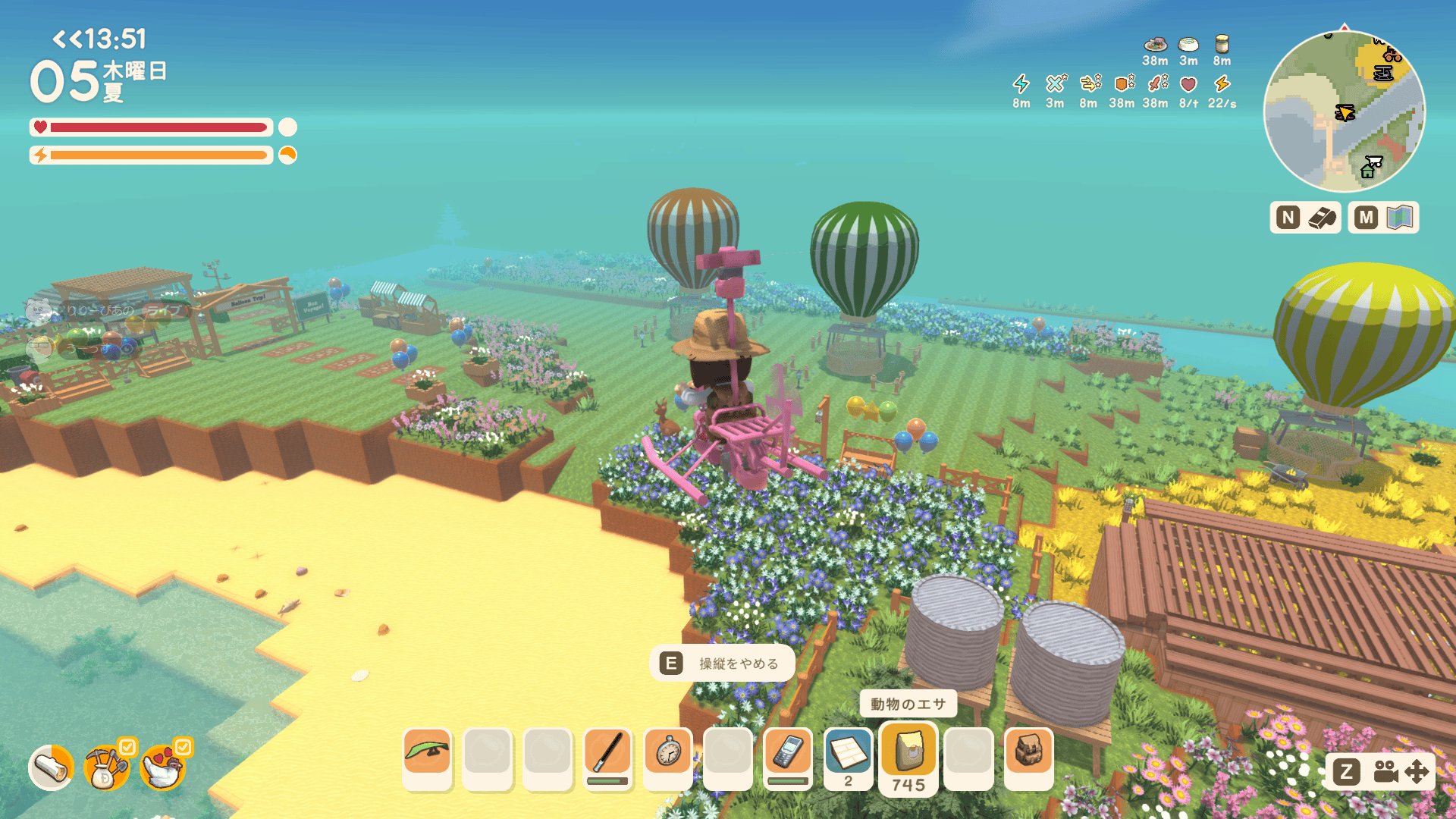
Task: Click the circular minimap
Action: pyautogui.click(x=1344, y=111)
